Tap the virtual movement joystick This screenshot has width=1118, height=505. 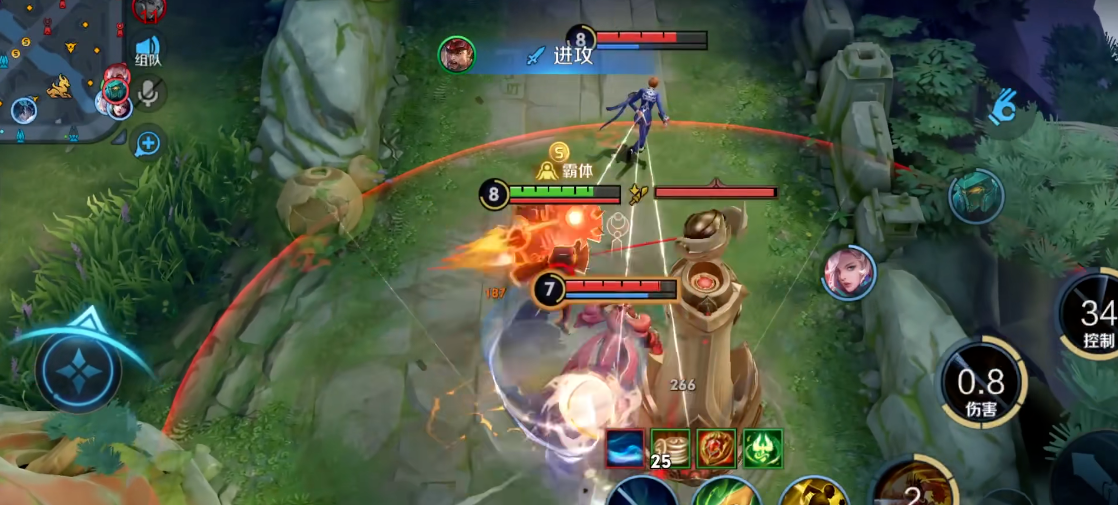(78, 371)
